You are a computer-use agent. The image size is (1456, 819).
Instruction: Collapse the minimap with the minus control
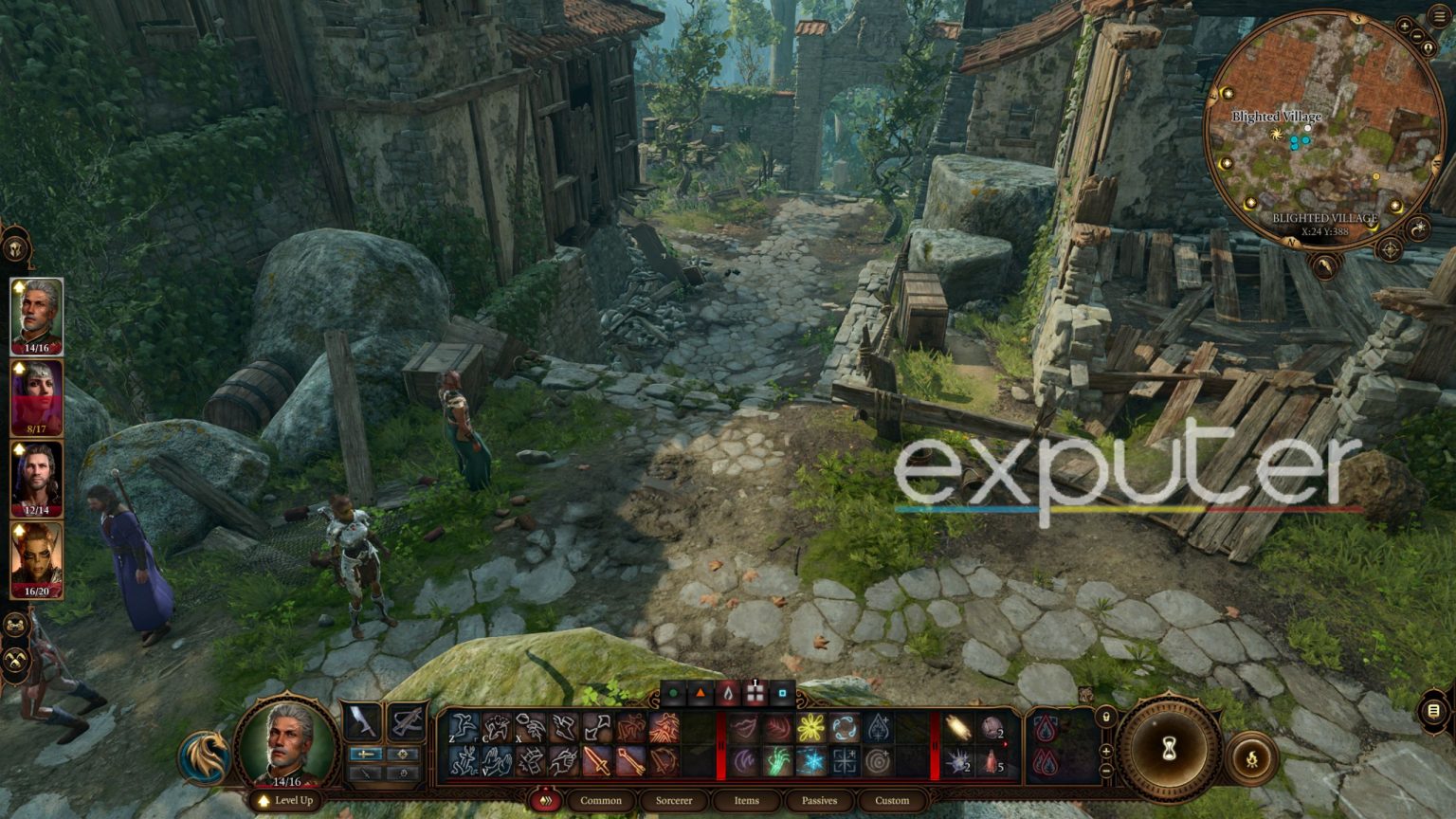(x=1417, y=36)
